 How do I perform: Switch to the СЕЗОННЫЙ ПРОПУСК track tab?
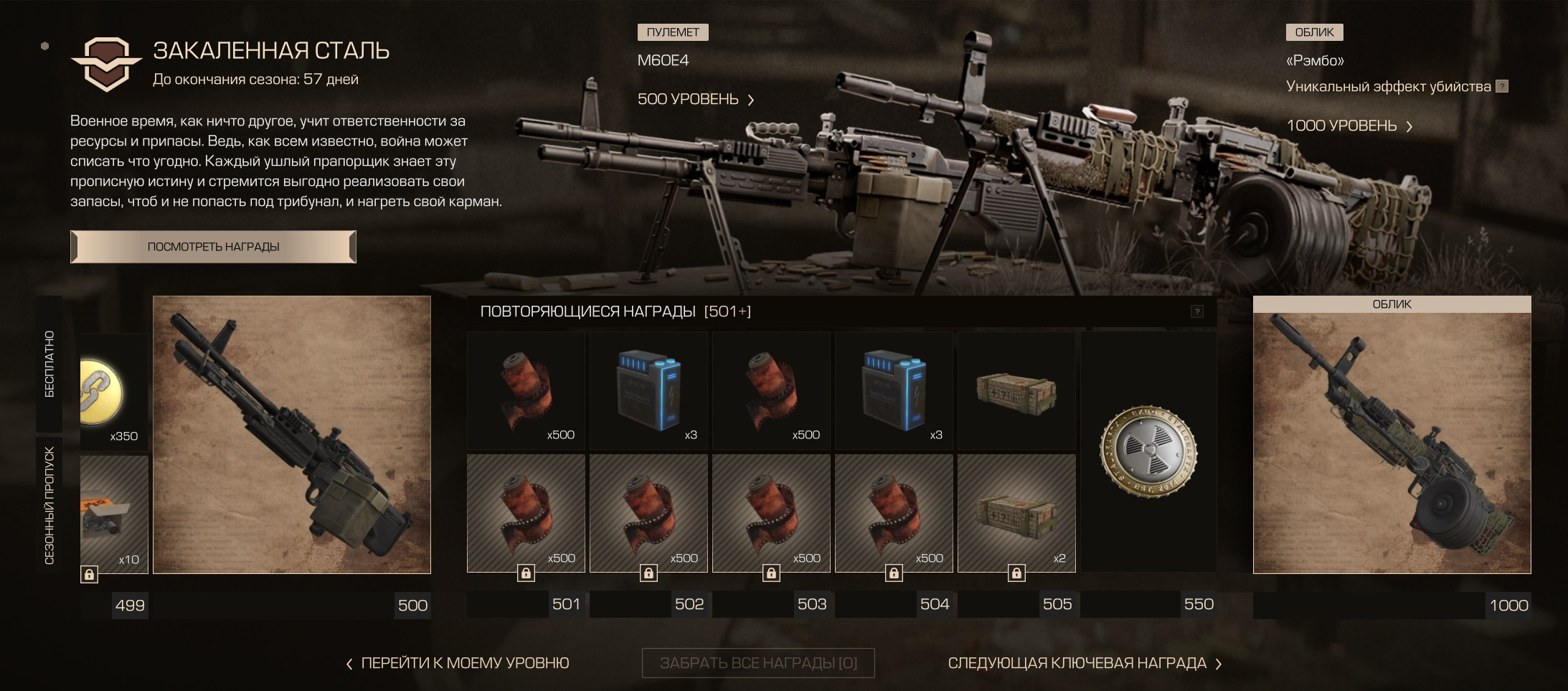point(49,505)
